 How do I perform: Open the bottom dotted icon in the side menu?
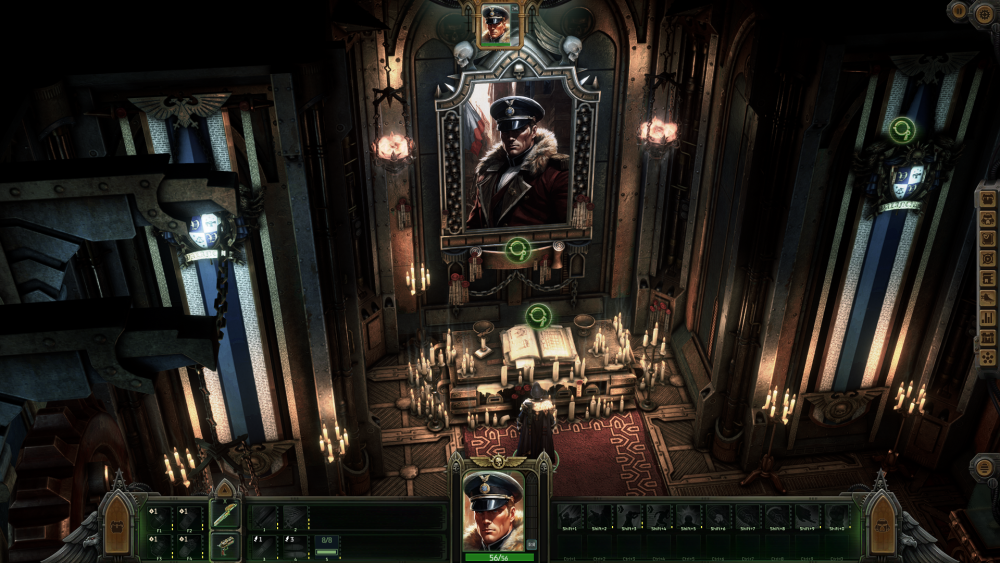coord(987,356)
